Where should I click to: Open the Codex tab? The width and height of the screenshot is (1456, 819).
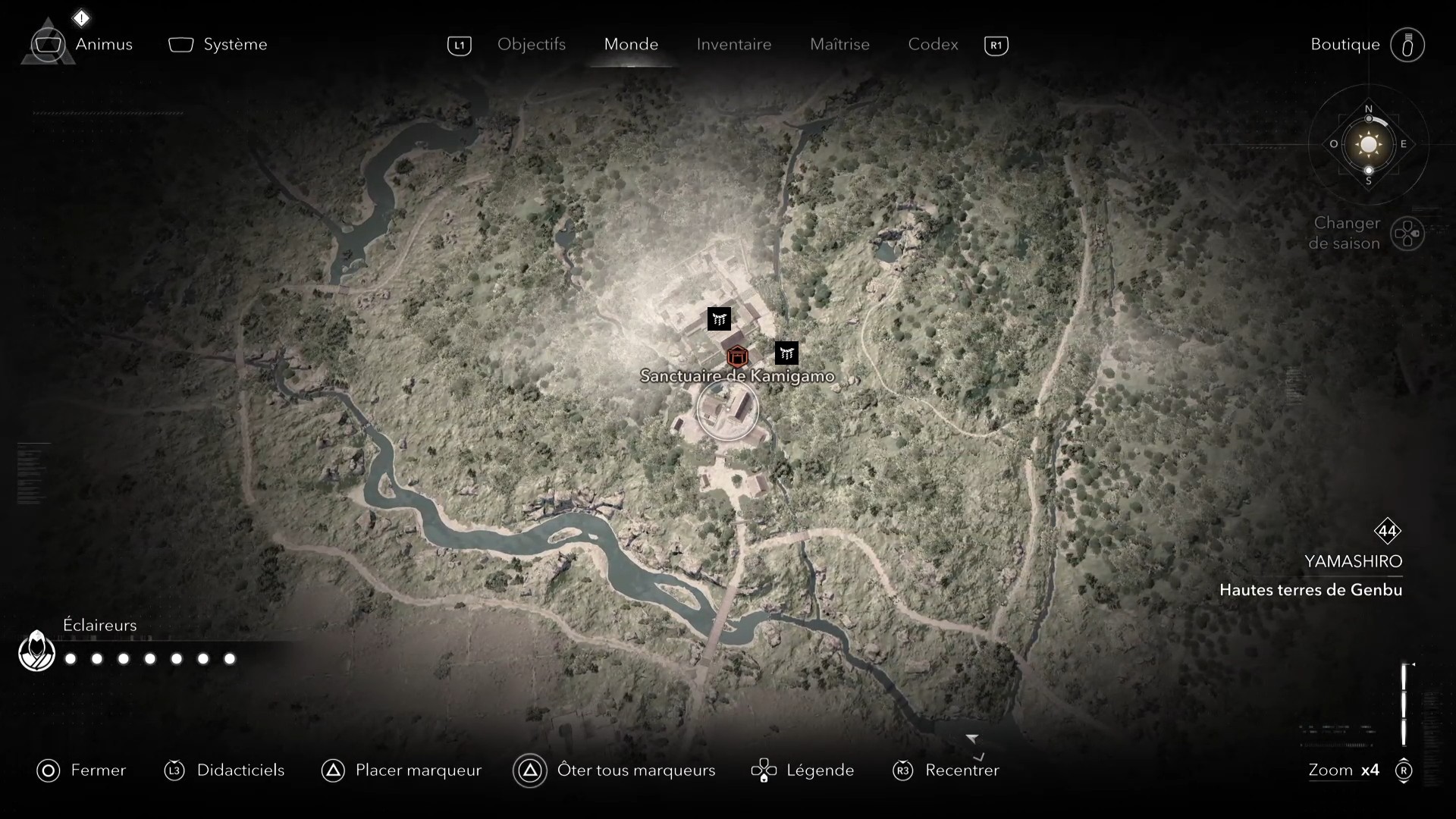[x=932, y=45]
